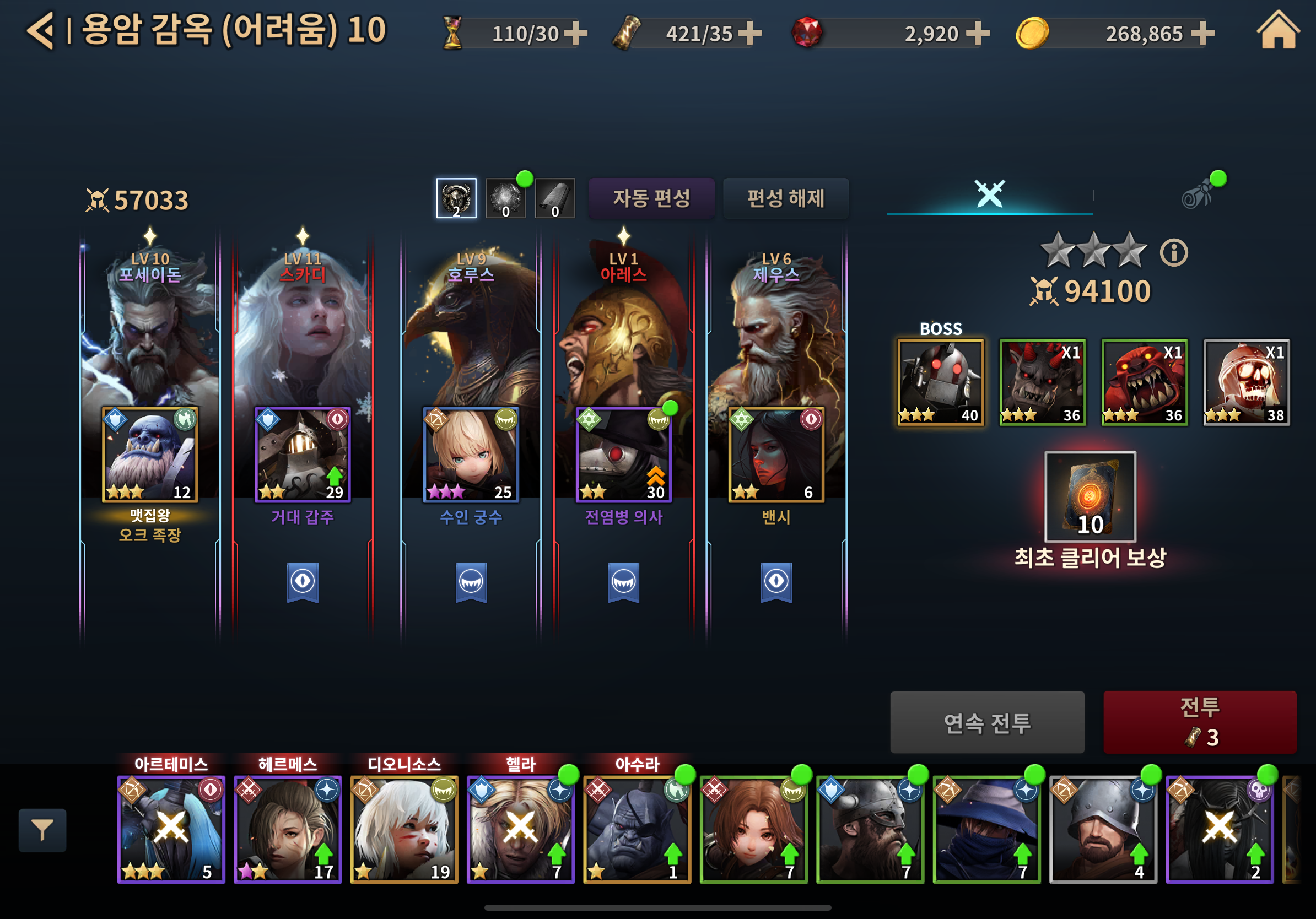Open the home screen via house icon

point(1277,31)
